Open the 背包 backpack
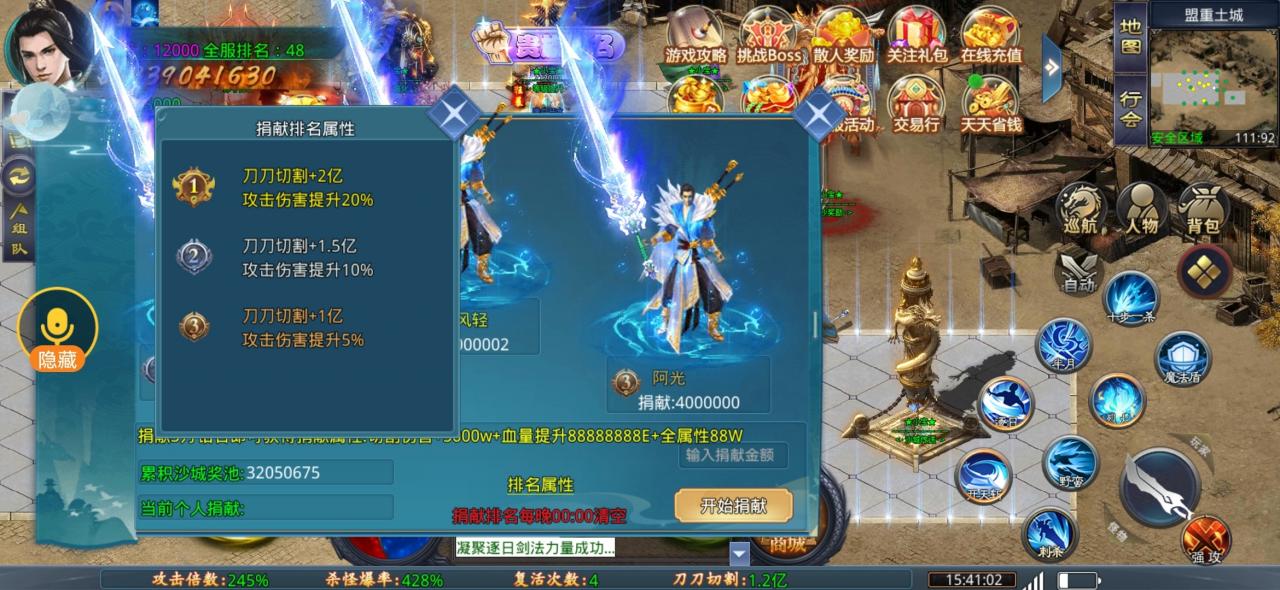 (x=1203, y=210)
